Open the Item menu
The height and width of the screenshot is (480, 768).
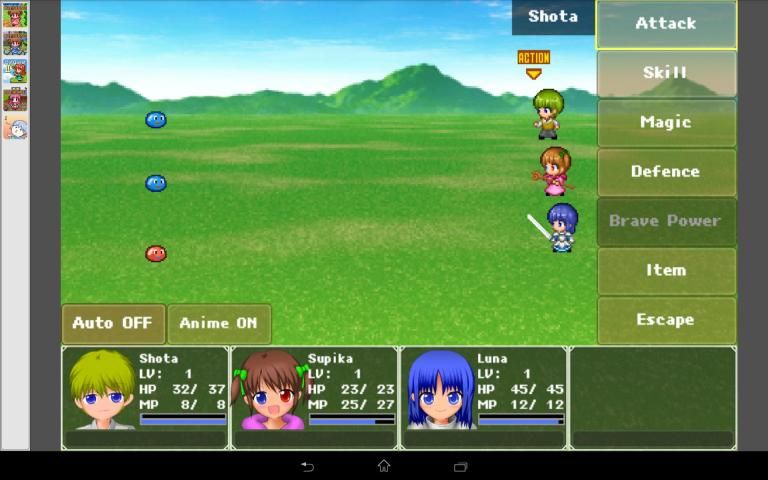coord(666,270)
